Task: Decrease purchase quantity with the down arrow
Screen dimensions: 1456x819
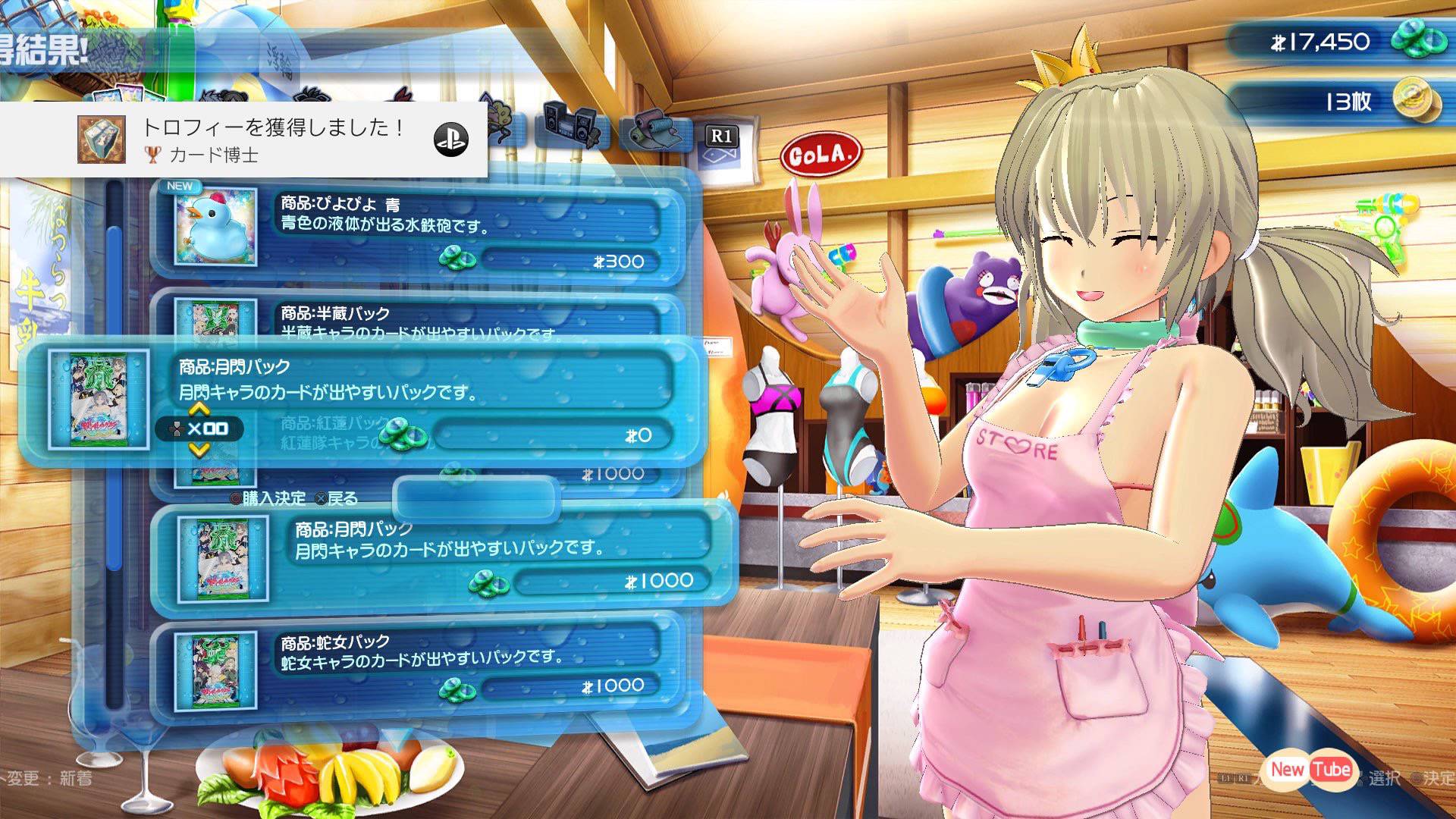Action: (x=199, y=450)
